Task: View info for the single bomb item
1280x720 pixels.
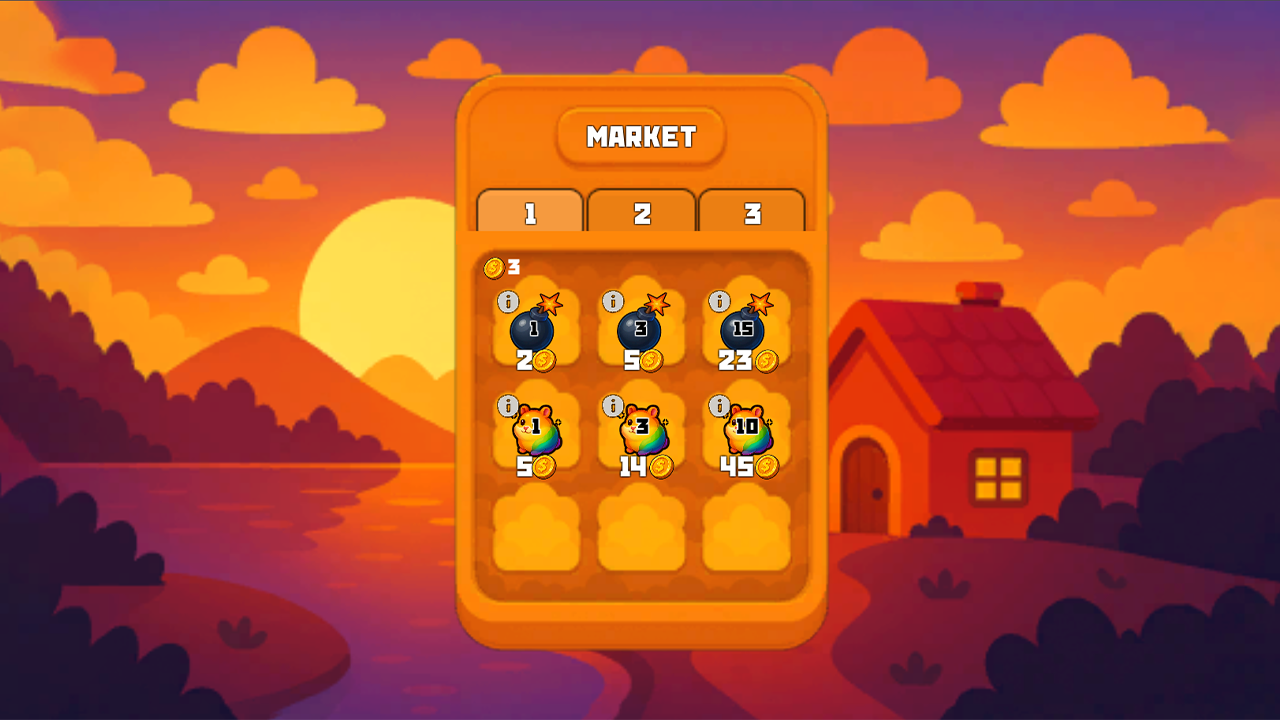Action: [x=508, y=299]
